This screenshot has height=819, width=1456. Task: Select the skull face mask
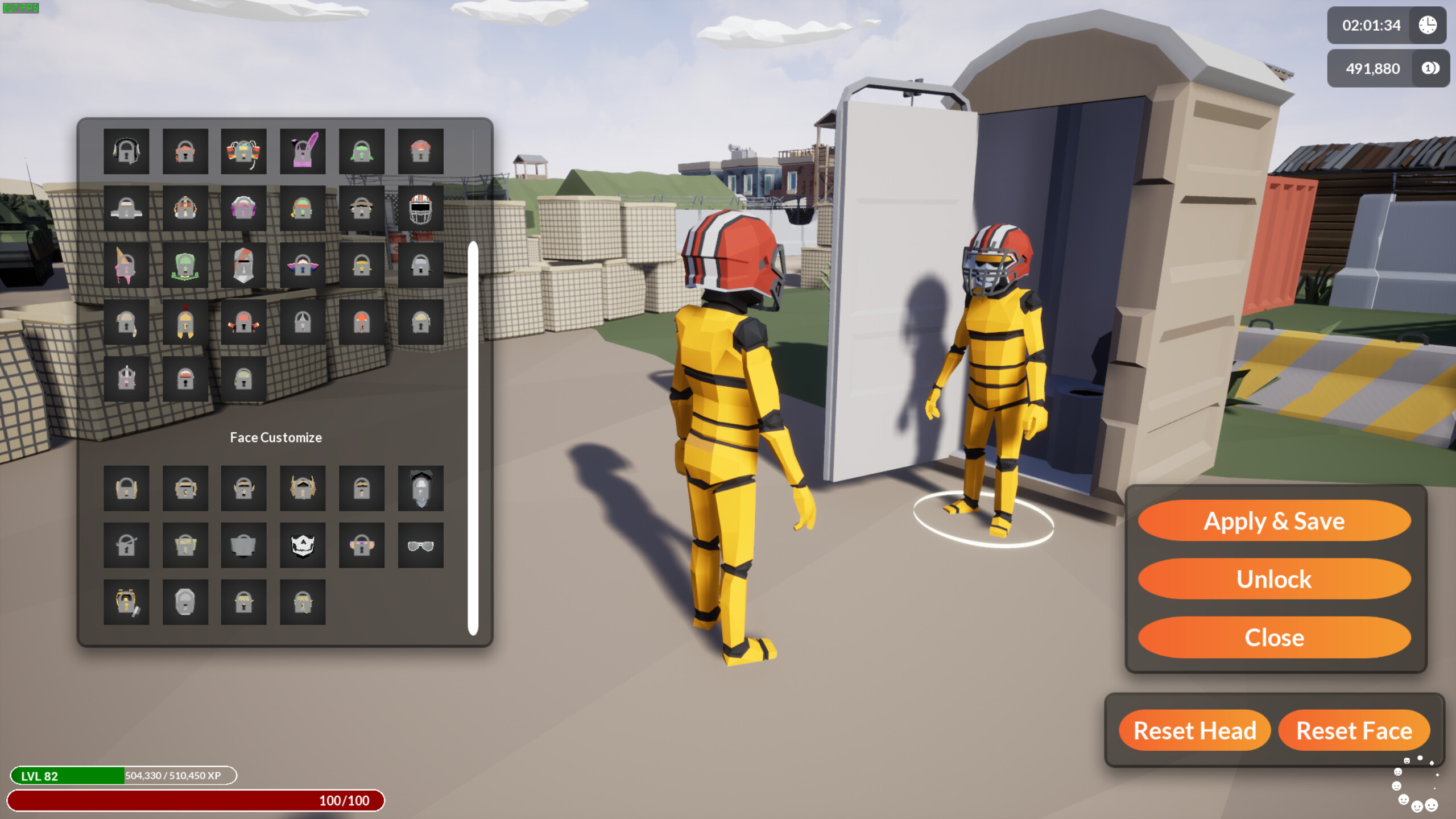click(x=303, y=545)
